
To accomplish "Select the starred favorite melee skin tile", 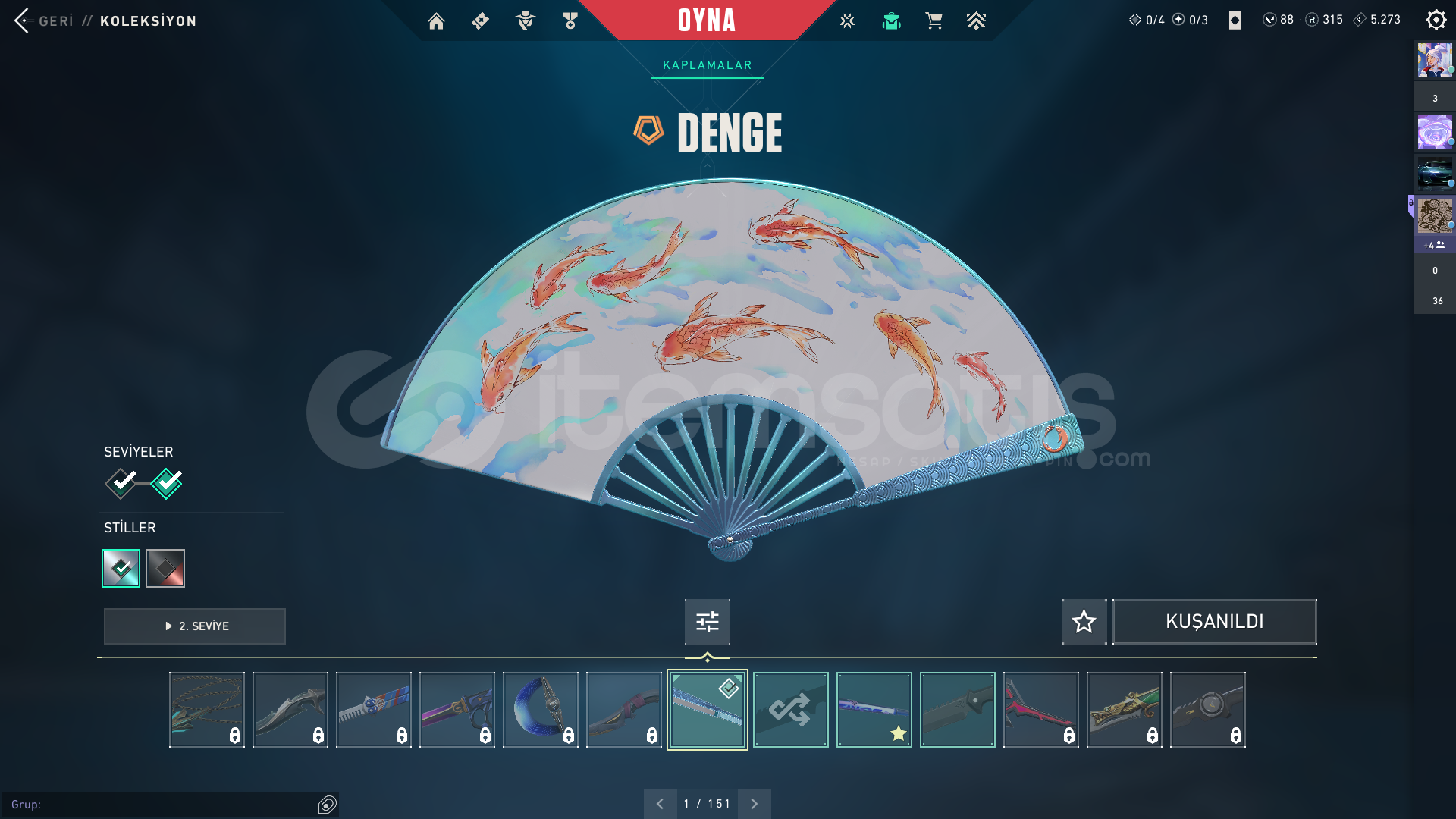I will (x=874, y=710).
